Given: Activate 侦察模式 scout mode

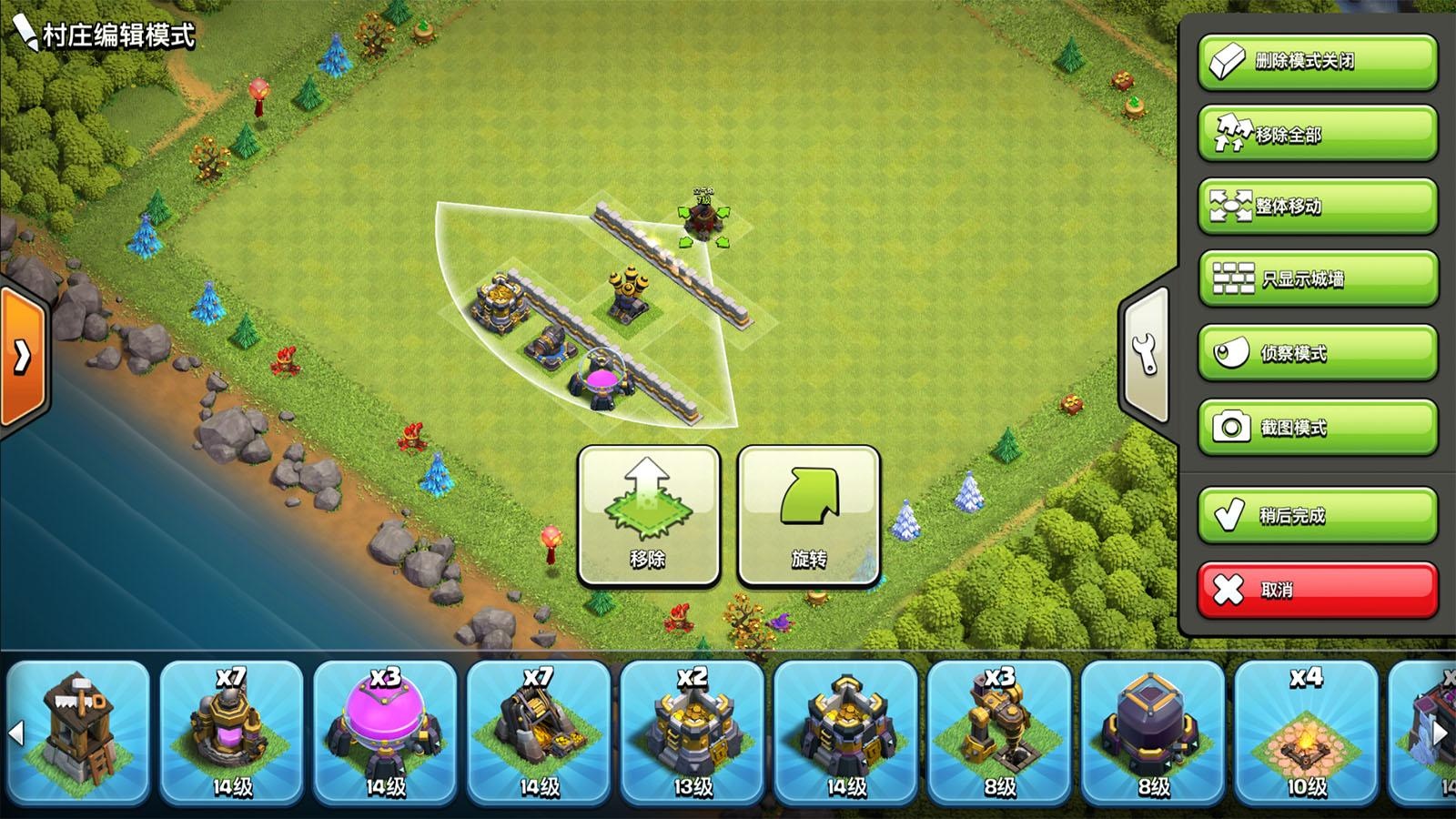Looking at the screenshot, I should click(x=1317, y=353).
